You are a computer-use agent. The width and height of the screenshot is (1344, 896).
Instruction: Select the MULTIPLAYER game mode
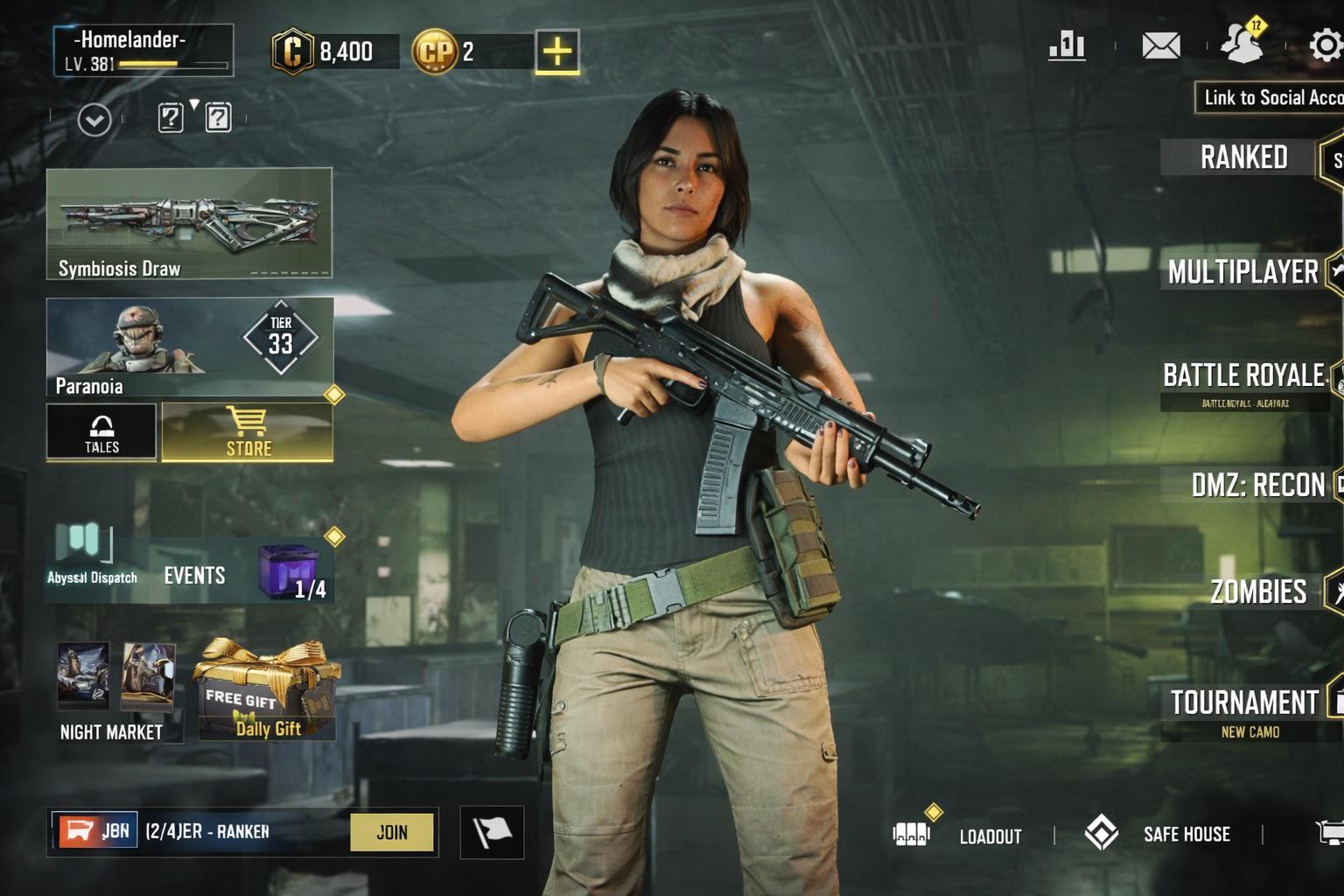[1242, 272]
